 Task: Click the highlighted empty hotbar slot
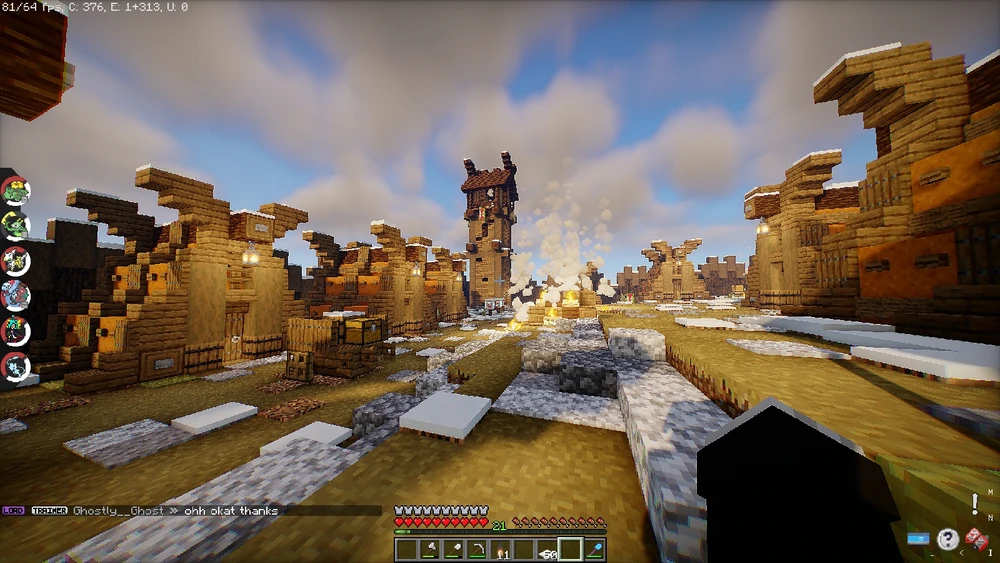tap(570, 550)
